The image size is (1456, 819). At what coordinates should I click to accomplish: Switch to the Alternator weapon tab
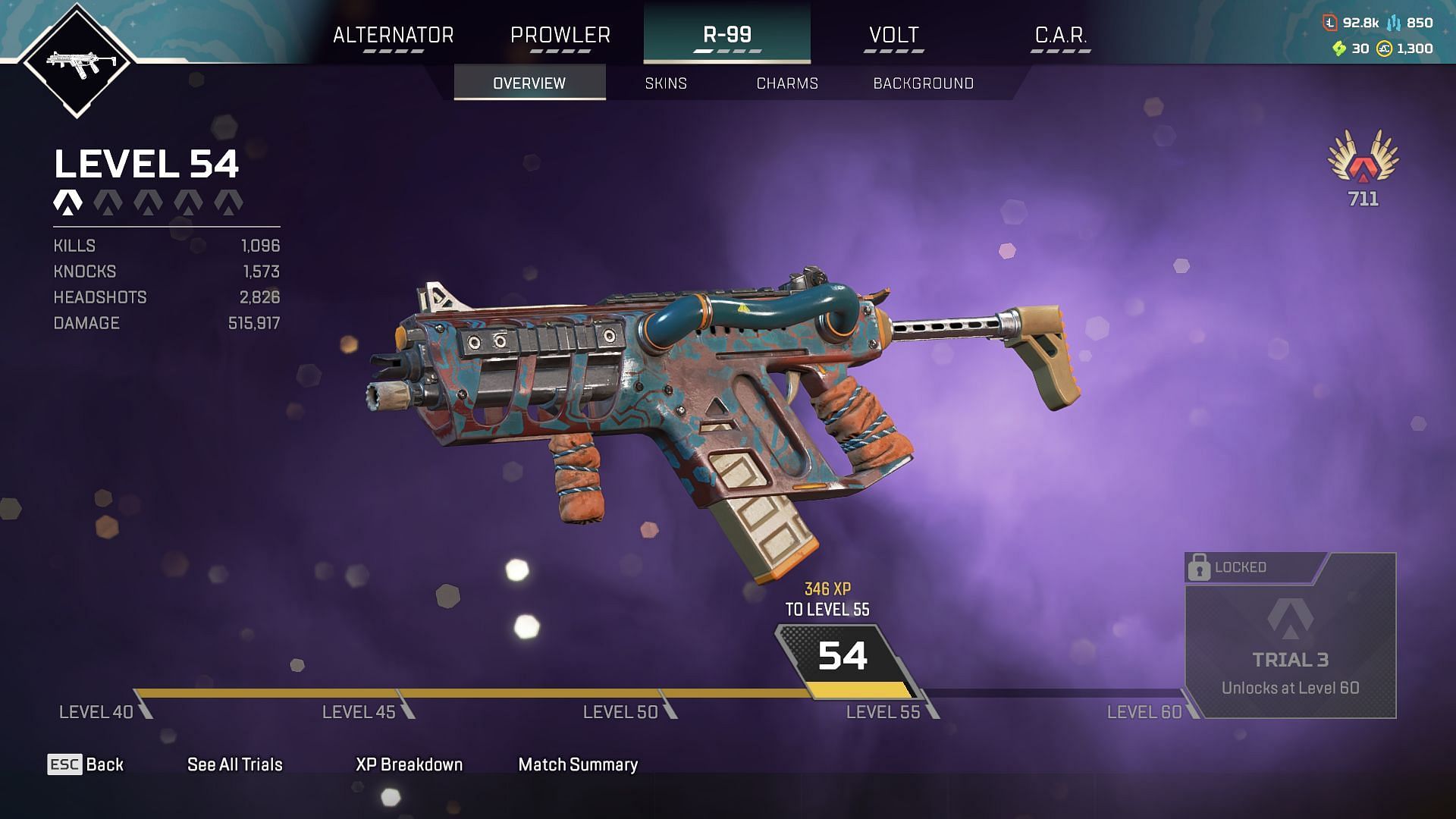coord(393,36)
